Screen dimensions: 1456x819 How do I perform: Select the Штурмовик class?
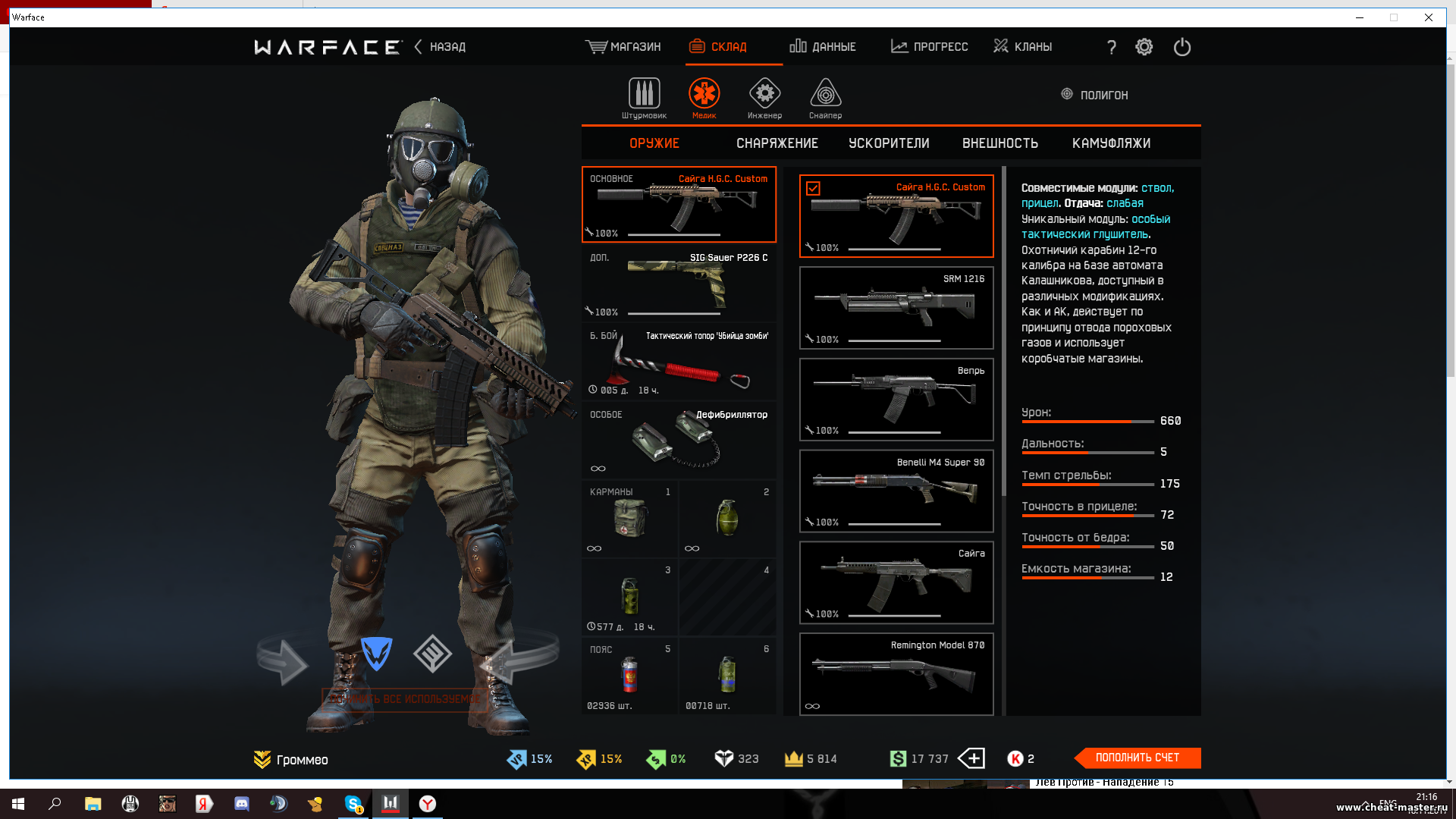click(644, 98)
